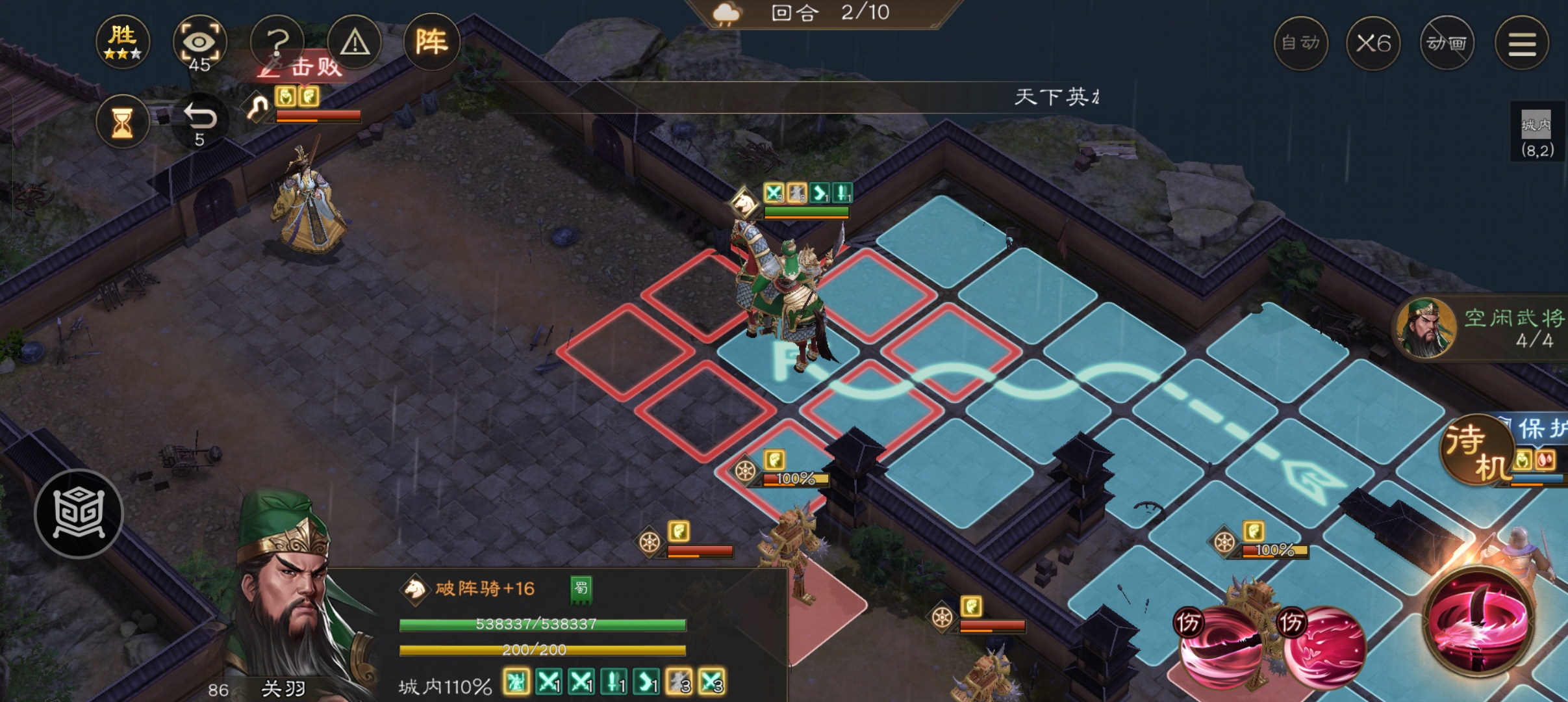Toggle the X6 speed setting
This screenshot has height=702, width=1568.
[x=1375, y=42]
